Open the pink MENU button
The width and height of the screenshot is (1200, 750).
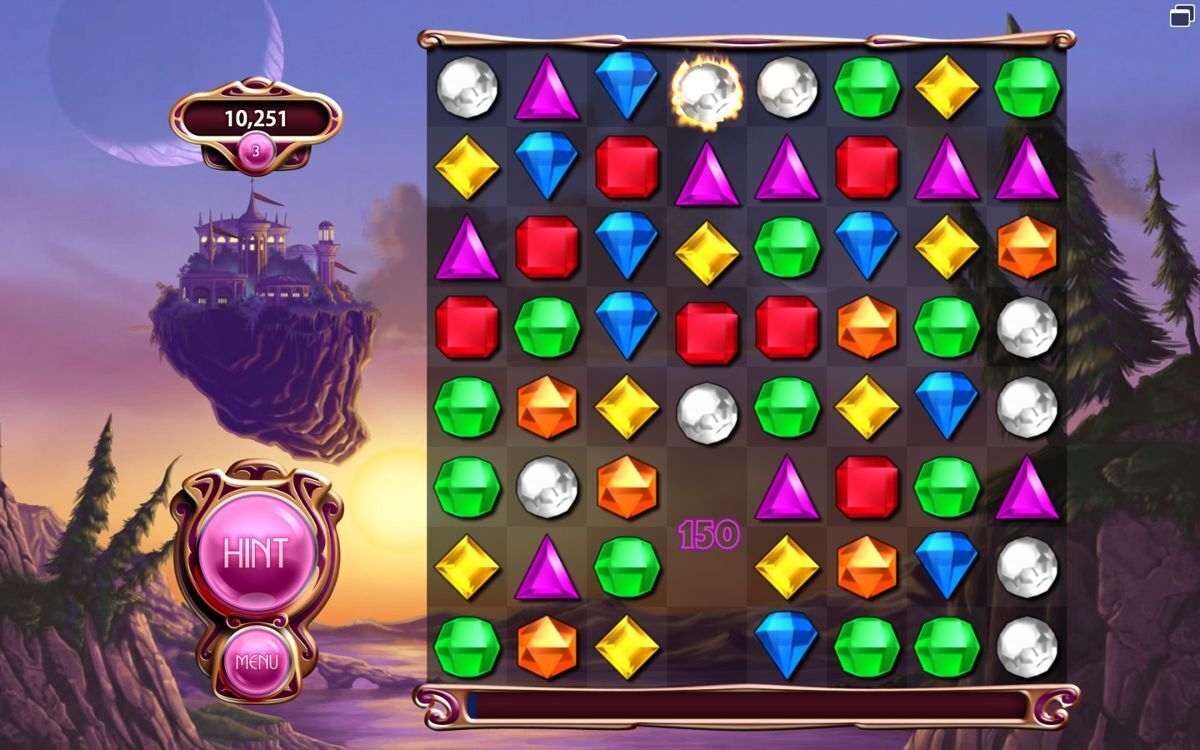tap(256, 661)
